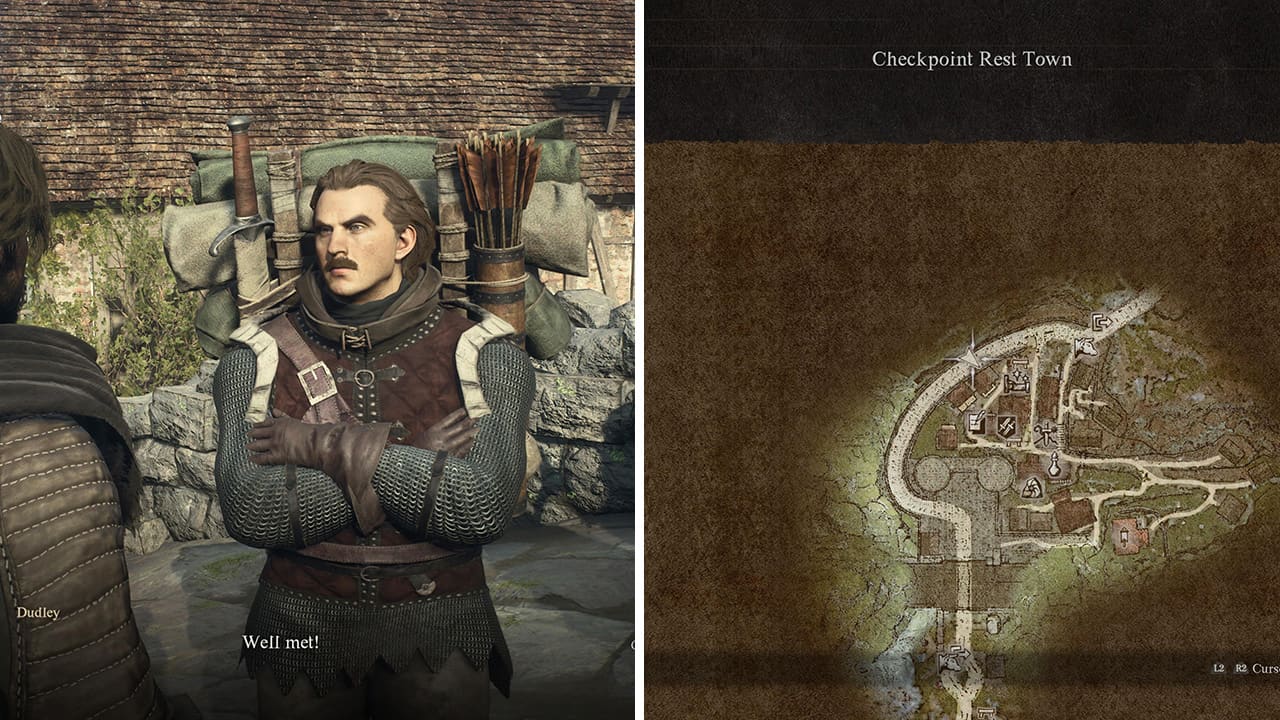Viewport: 1280px width, 720px height.
Task: Select the flask-shaped item shop icon
Action: tap(1055, 461)
